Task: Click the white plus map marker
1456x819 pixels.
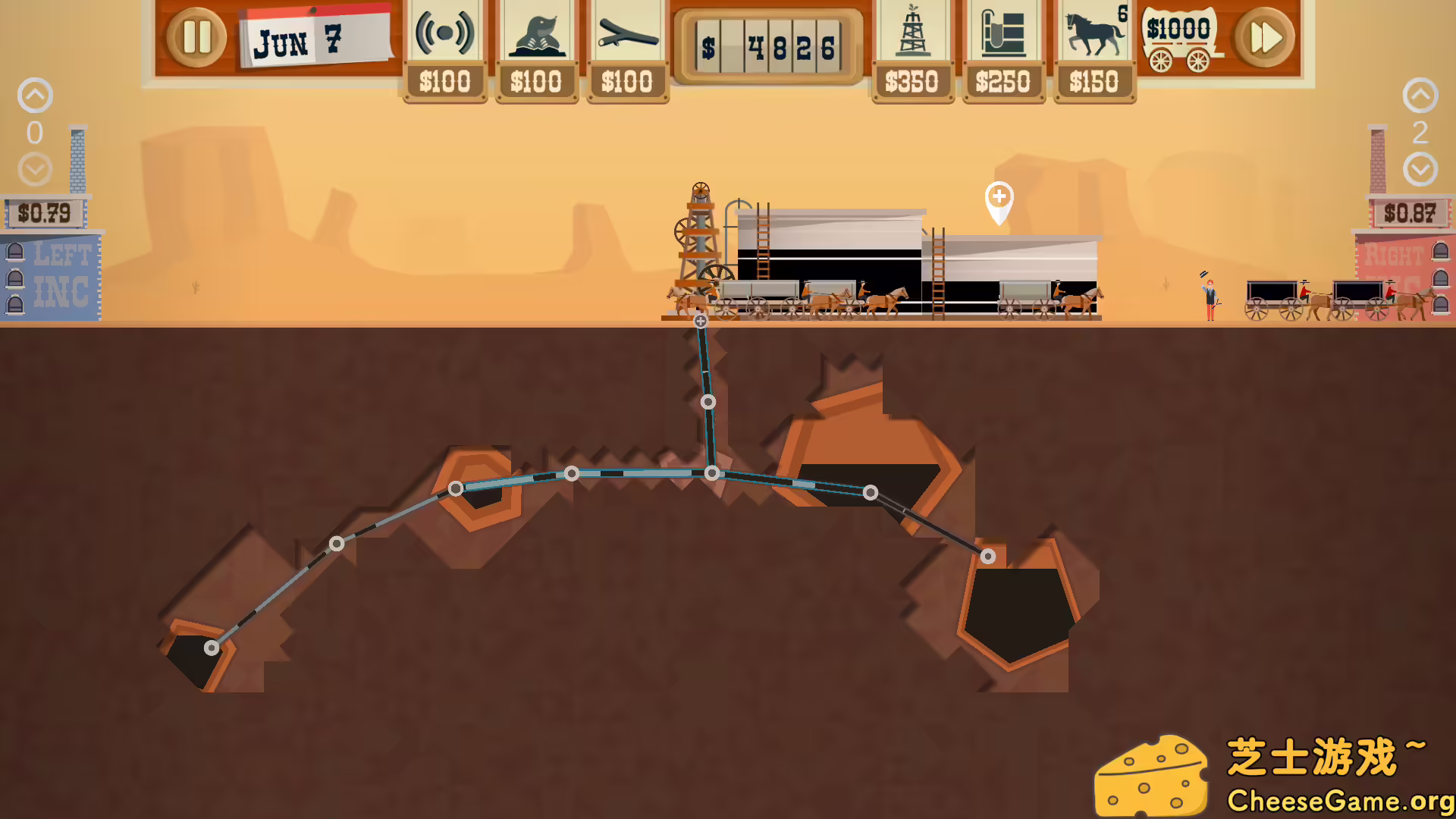Action: [999, 199]
